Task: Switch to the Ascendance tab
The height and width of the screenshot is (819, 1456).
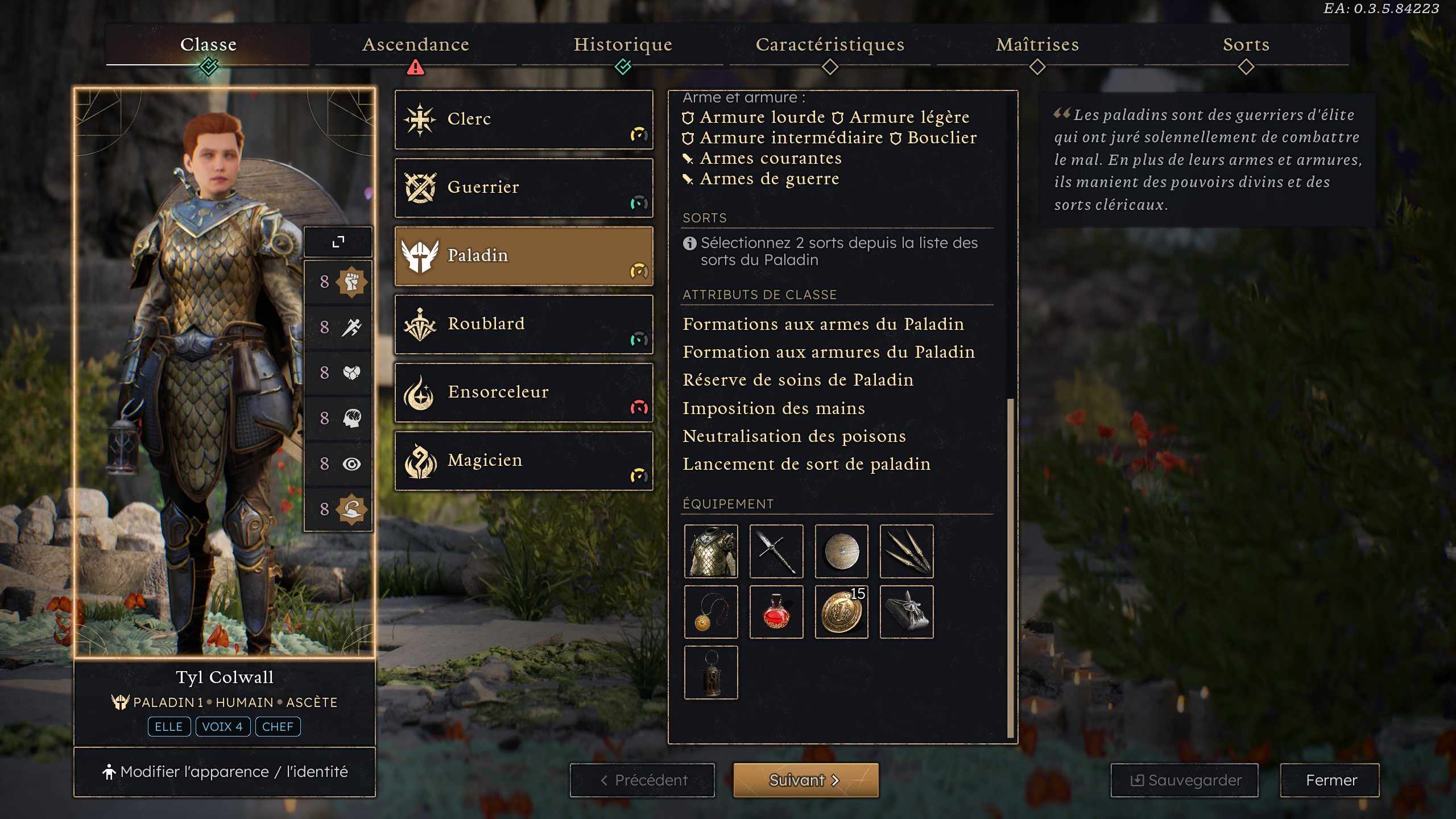Action: 415,44
